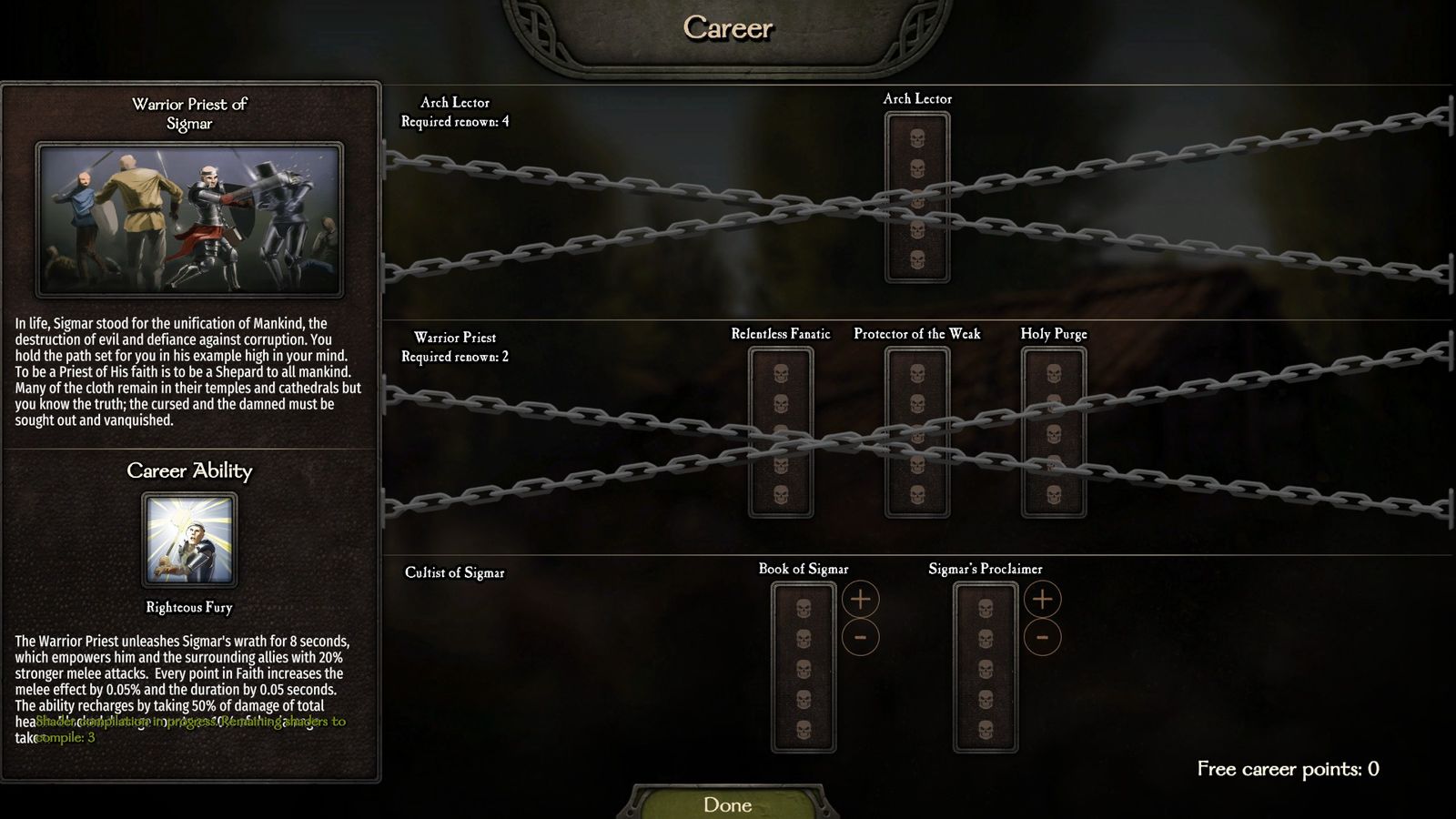Add a point to Book of Sigmar
The width and height of the screenshot is (1456, 819).
[860, 599]
